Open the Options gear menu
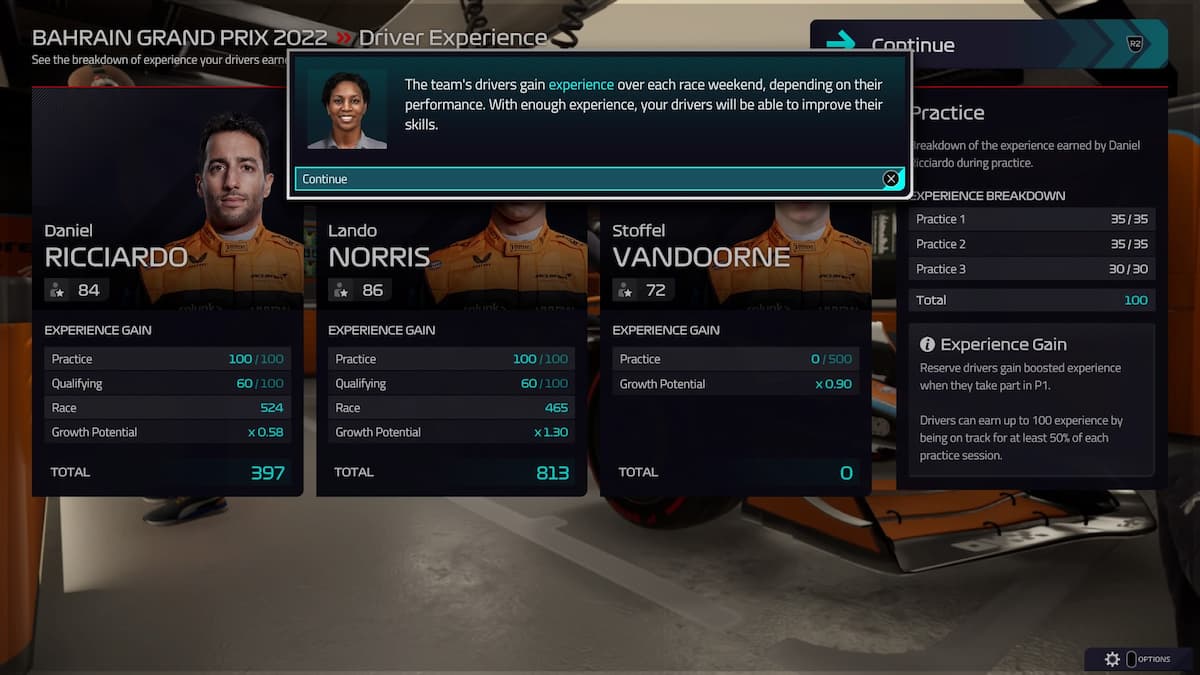This screenshot has width=1200, height=675. tap(1113, 659)
